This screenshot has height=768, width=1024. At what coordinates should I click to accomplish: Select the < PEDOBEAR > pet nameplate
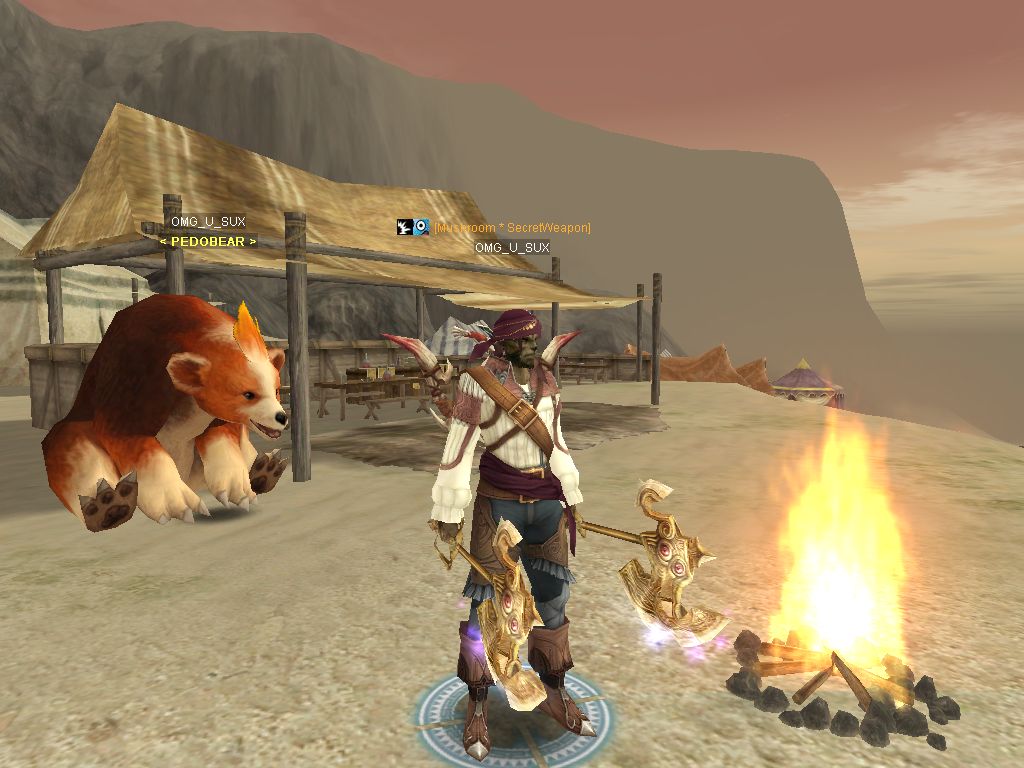click(x=208, y=241)
